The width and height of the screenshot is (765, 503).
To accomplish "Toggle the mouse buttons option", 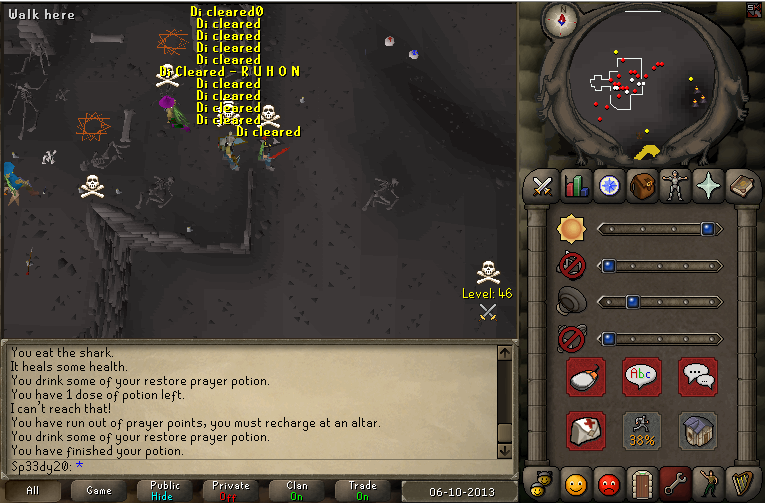I will point(586,377).
